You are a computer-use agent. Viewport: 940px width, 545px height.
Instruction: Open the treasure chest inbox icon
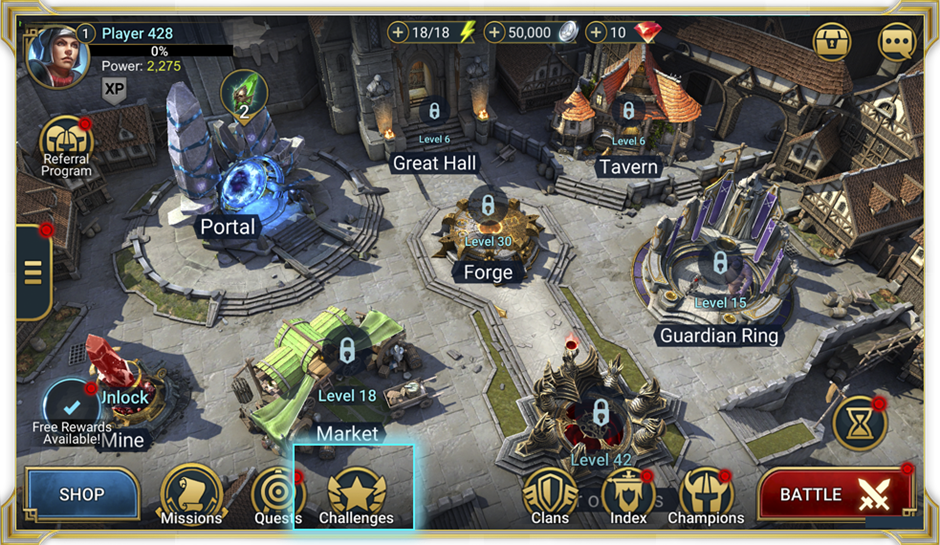tap(832, 42)
